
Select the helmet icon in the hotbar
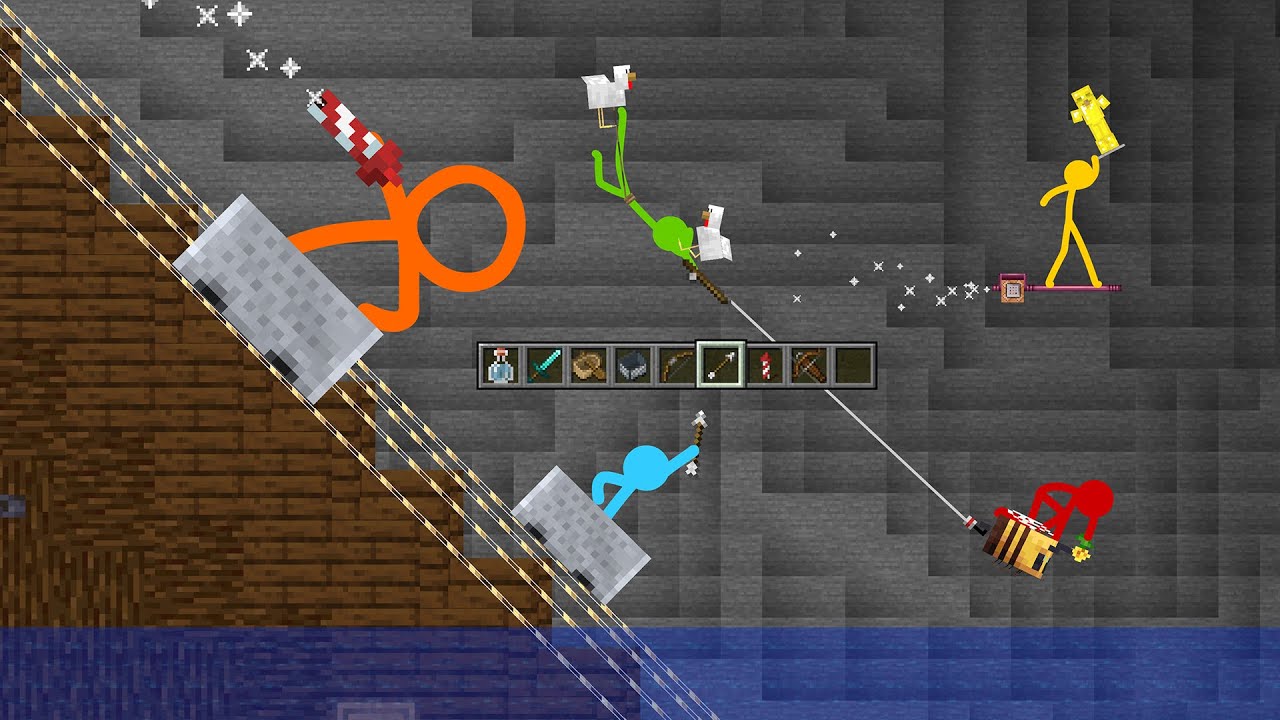pos(631,366)
